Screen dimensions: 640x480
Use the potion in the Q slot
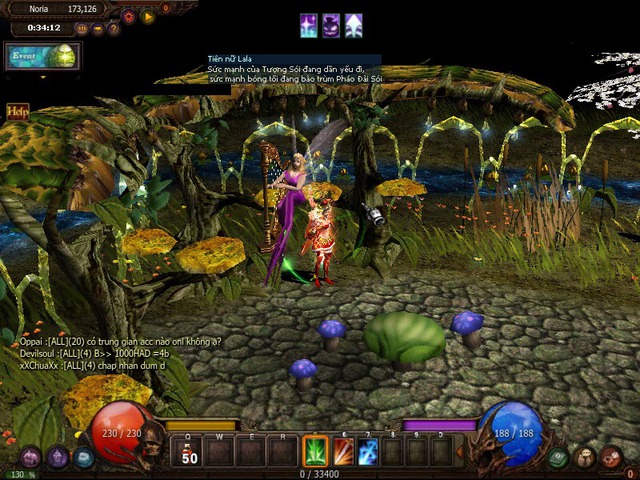188,452
